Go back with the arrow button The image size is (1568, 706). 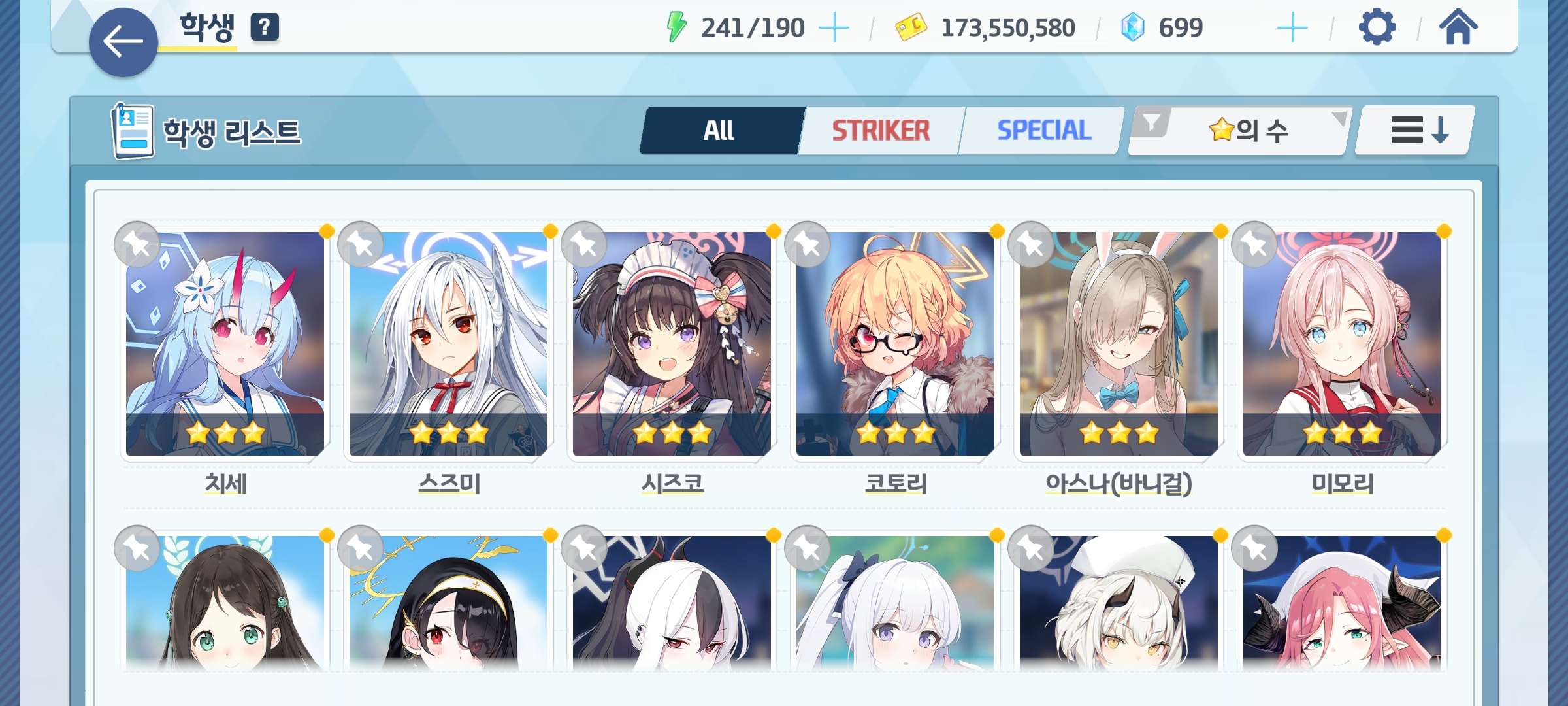(x=123, y=42)
